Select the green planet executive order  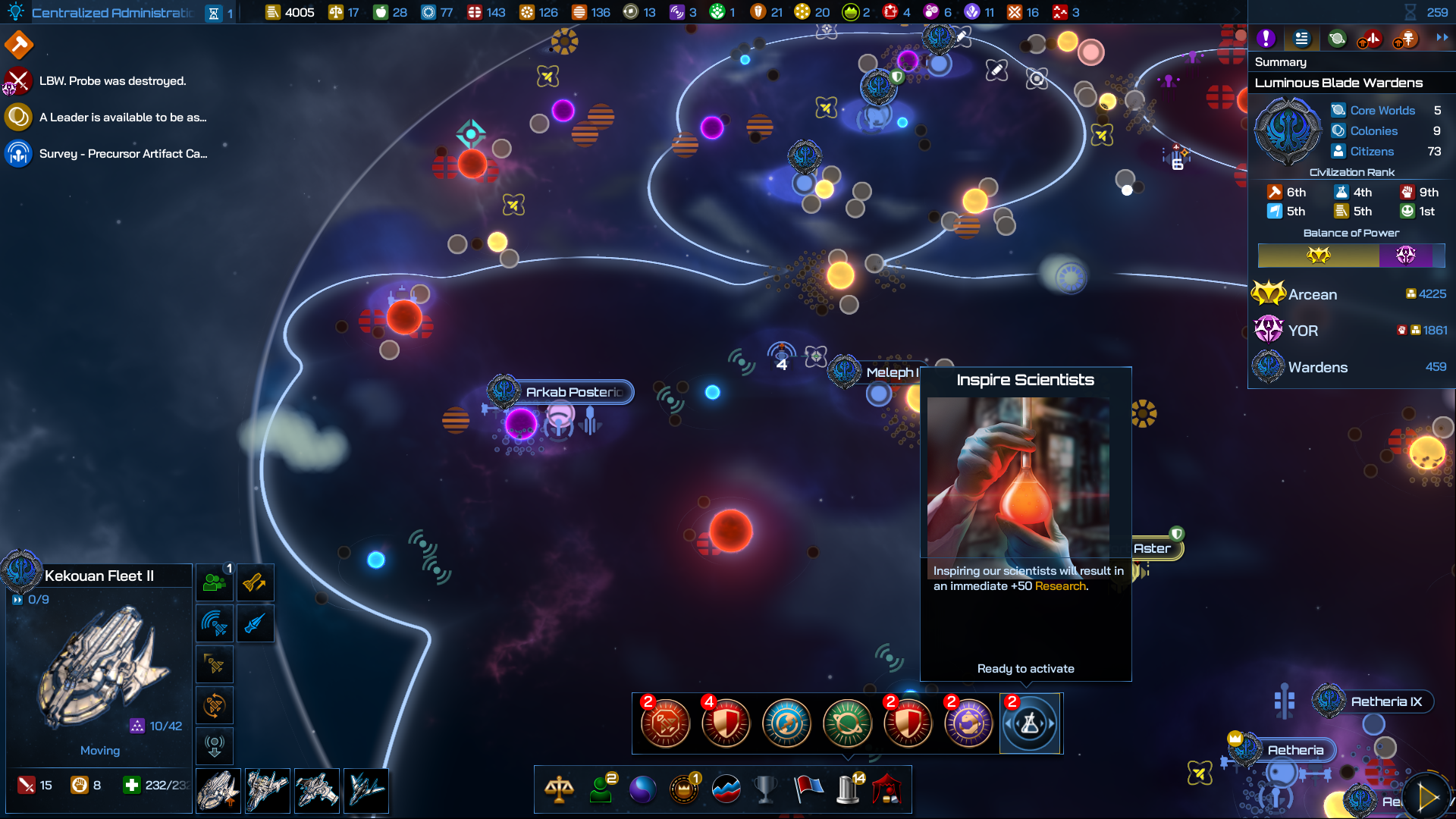tap(847, 724)
